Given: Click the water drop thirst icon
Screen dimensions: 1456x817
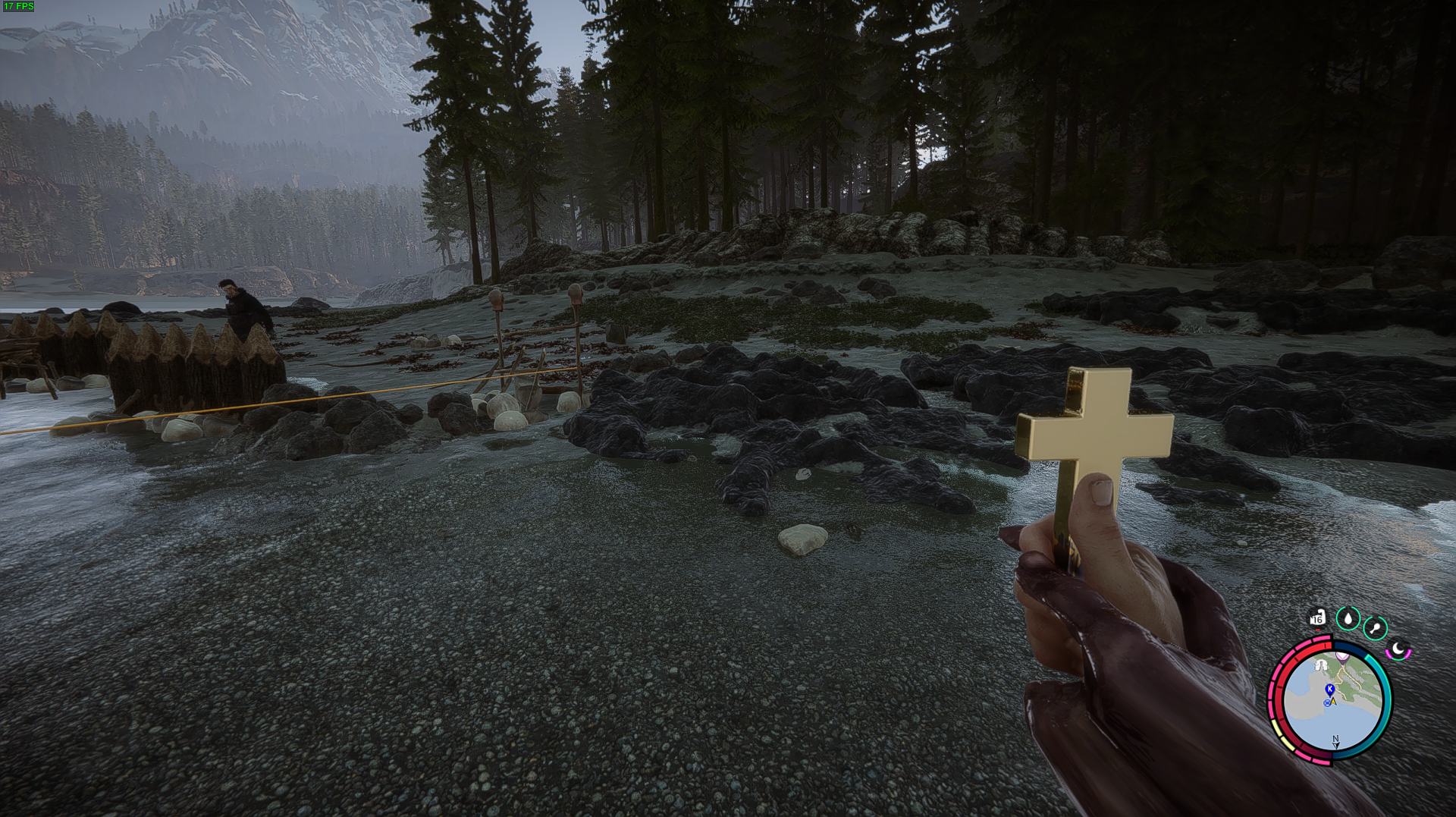Looking at the screenshot, I should (x=1348, y=618).
